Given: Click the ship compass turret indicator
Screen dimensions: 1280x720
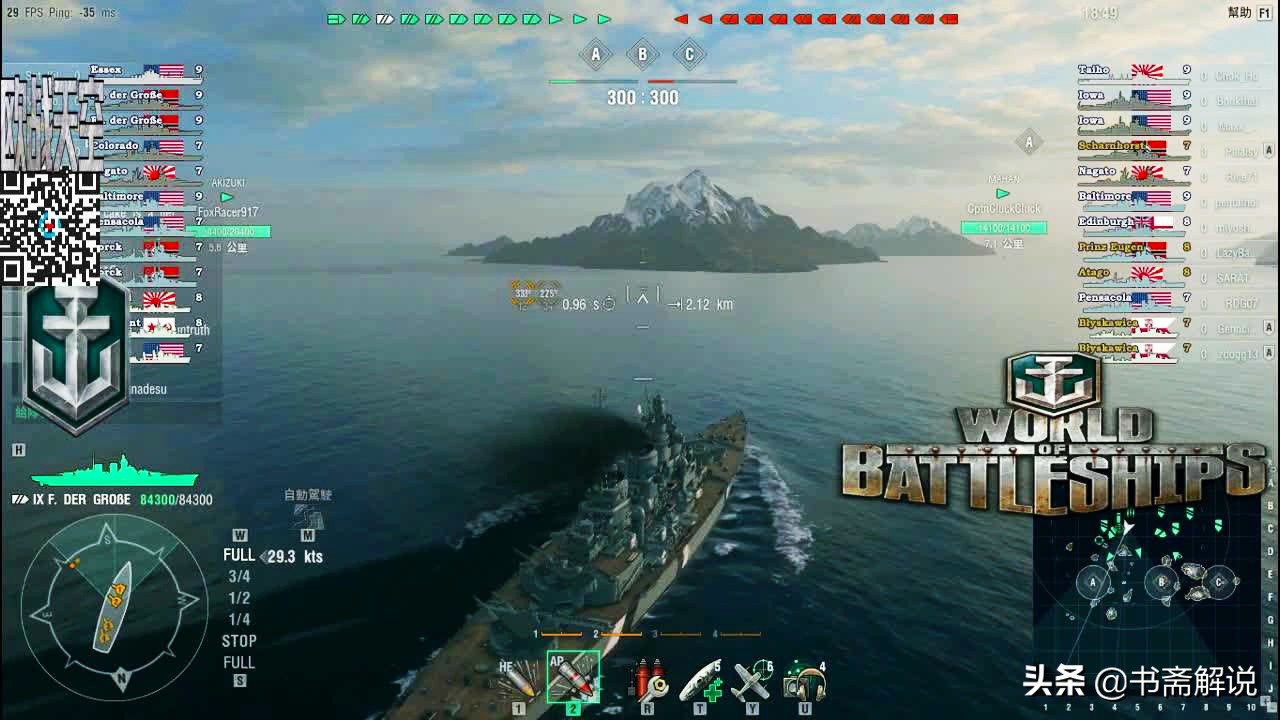Looking at the screenshot, I should click(x=114, y=600).
